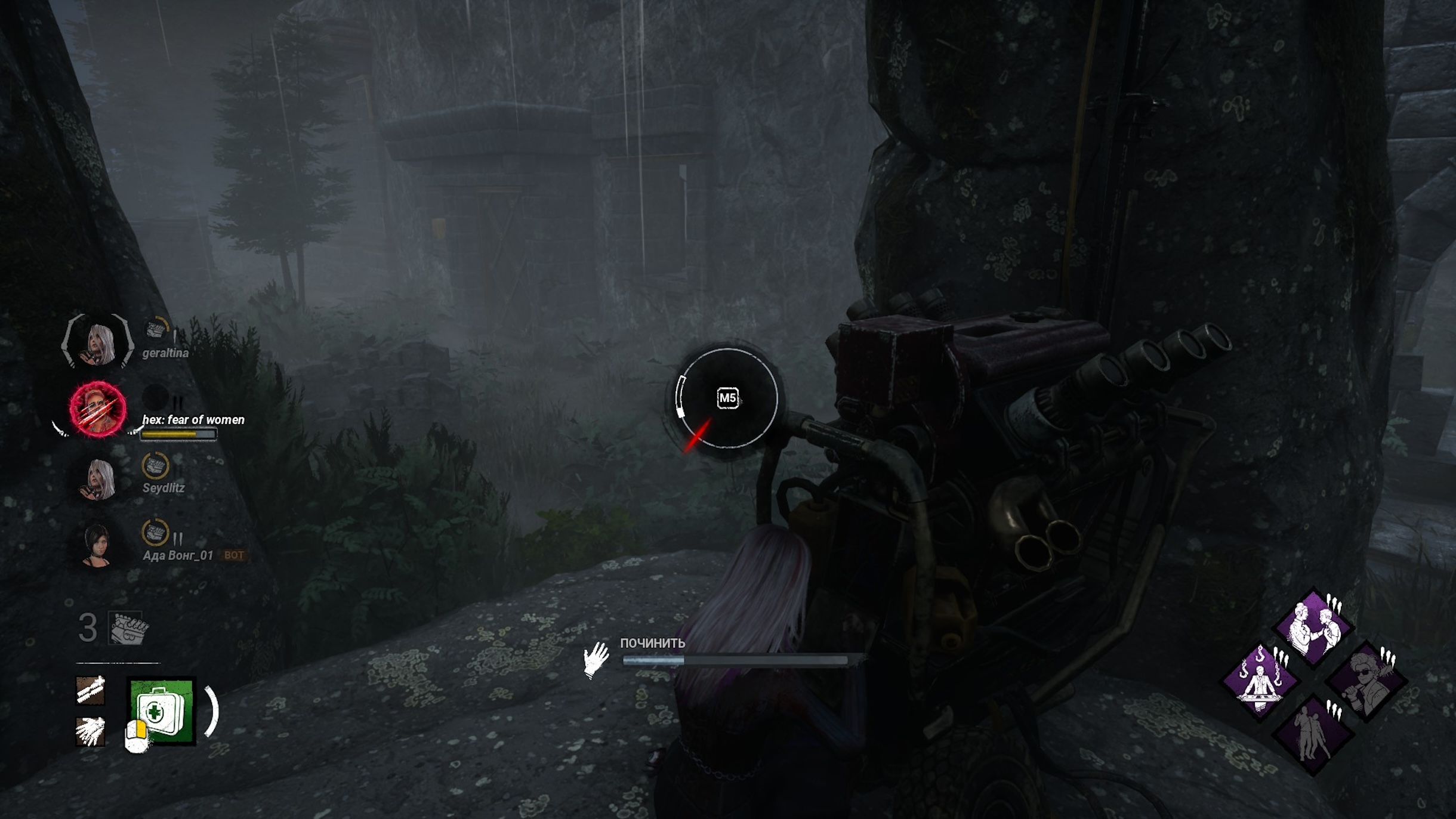Choose Seydlitz's survivor portrait
Image resolution: width=1456 pixels, height=819 pixels.
click(98, 478)
